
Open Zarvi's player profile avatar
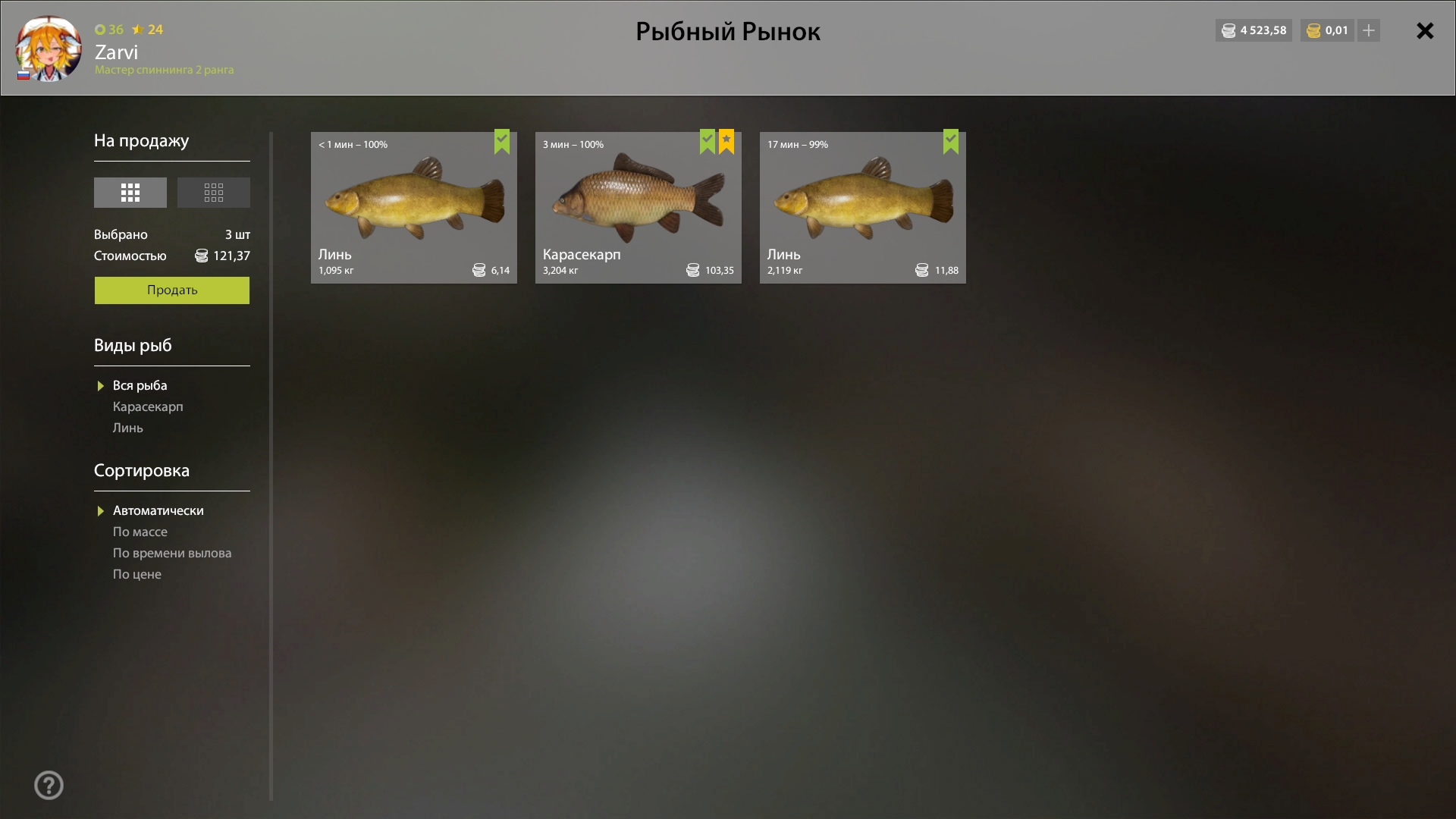tap(49, 49)
